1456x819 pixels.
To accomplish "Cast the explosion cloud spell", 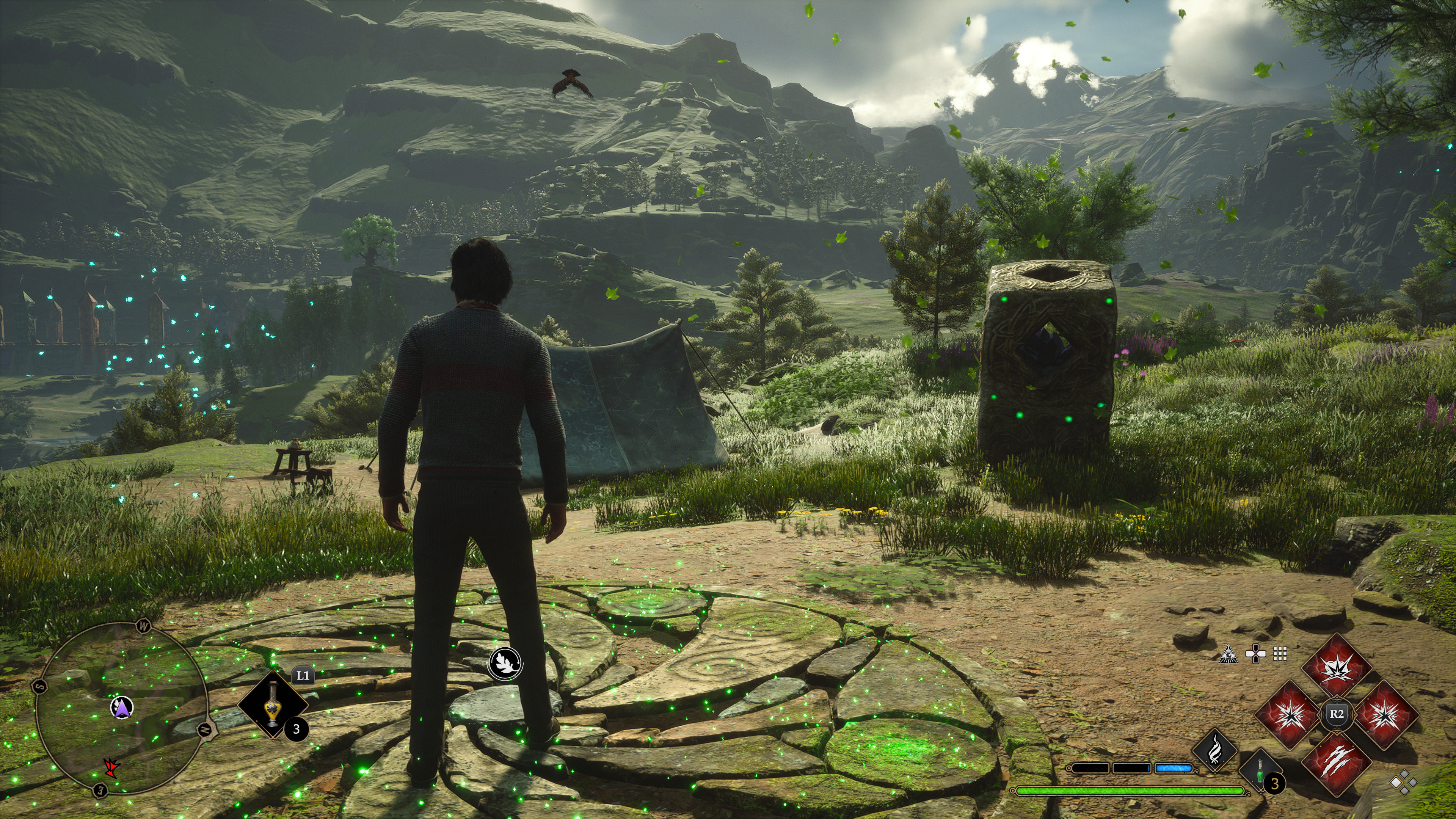I will [x=1336, y=668].
